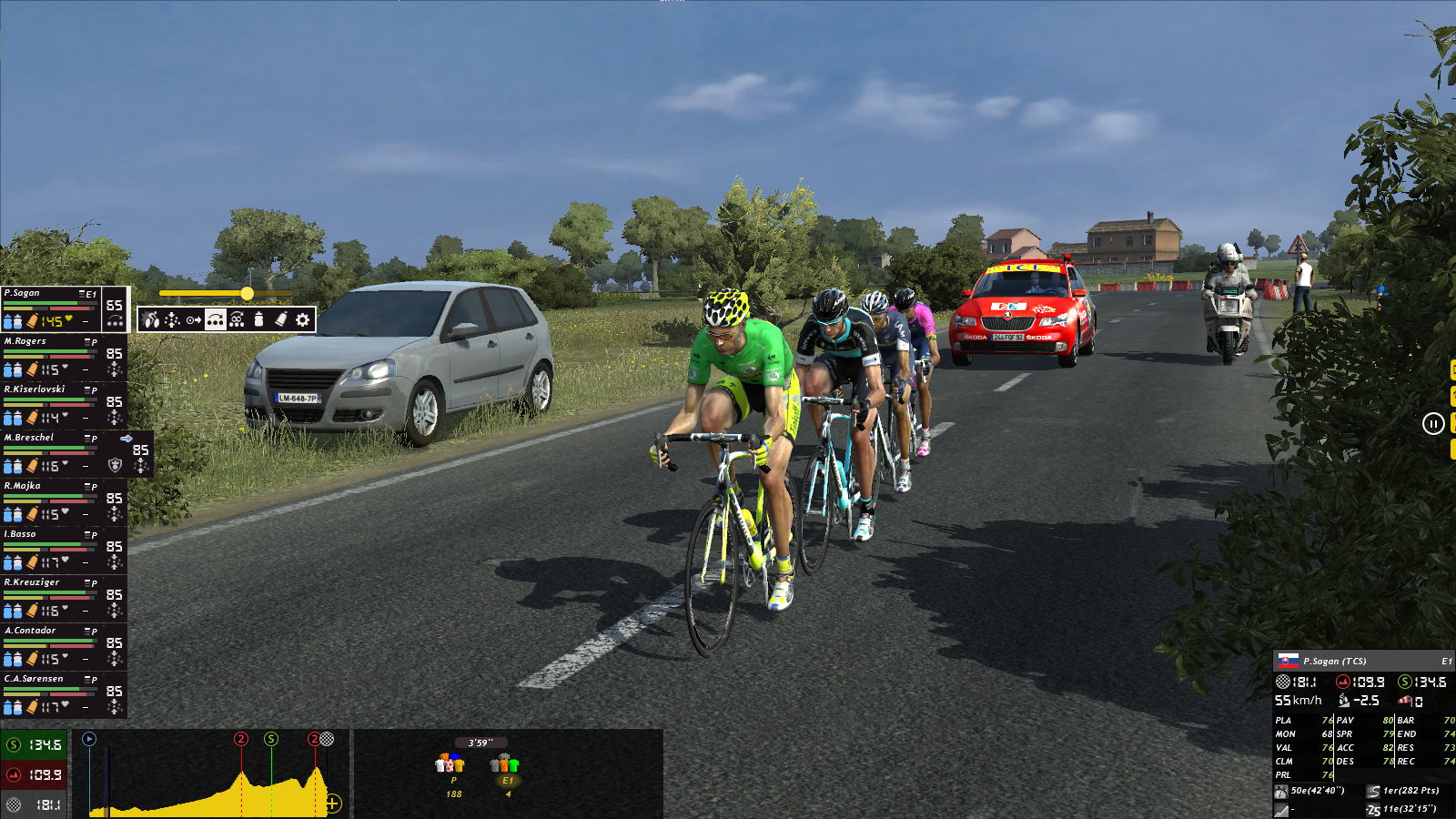Select the highlighted relay order icon
This screenshot has width=1456, height=819.
(x=216, y=319)
